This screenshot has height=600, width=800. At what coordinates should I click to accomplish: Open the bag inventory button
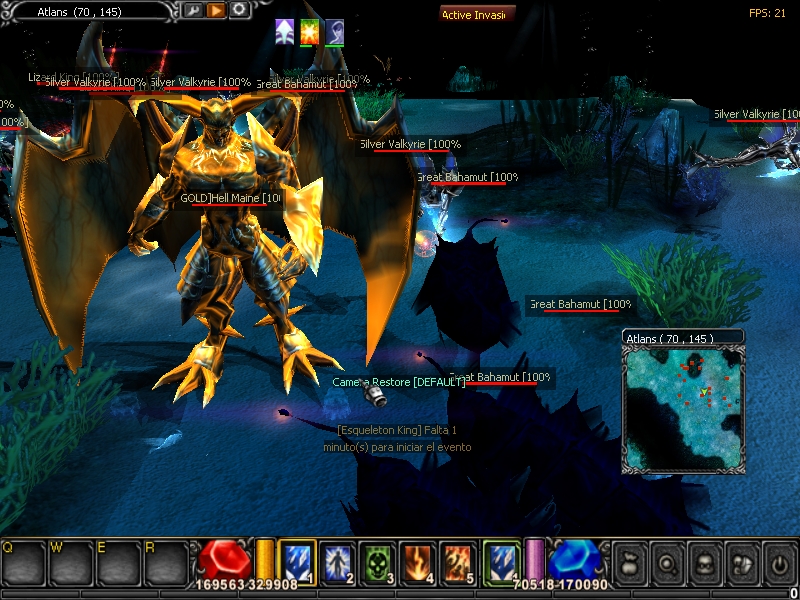(628, 563)
